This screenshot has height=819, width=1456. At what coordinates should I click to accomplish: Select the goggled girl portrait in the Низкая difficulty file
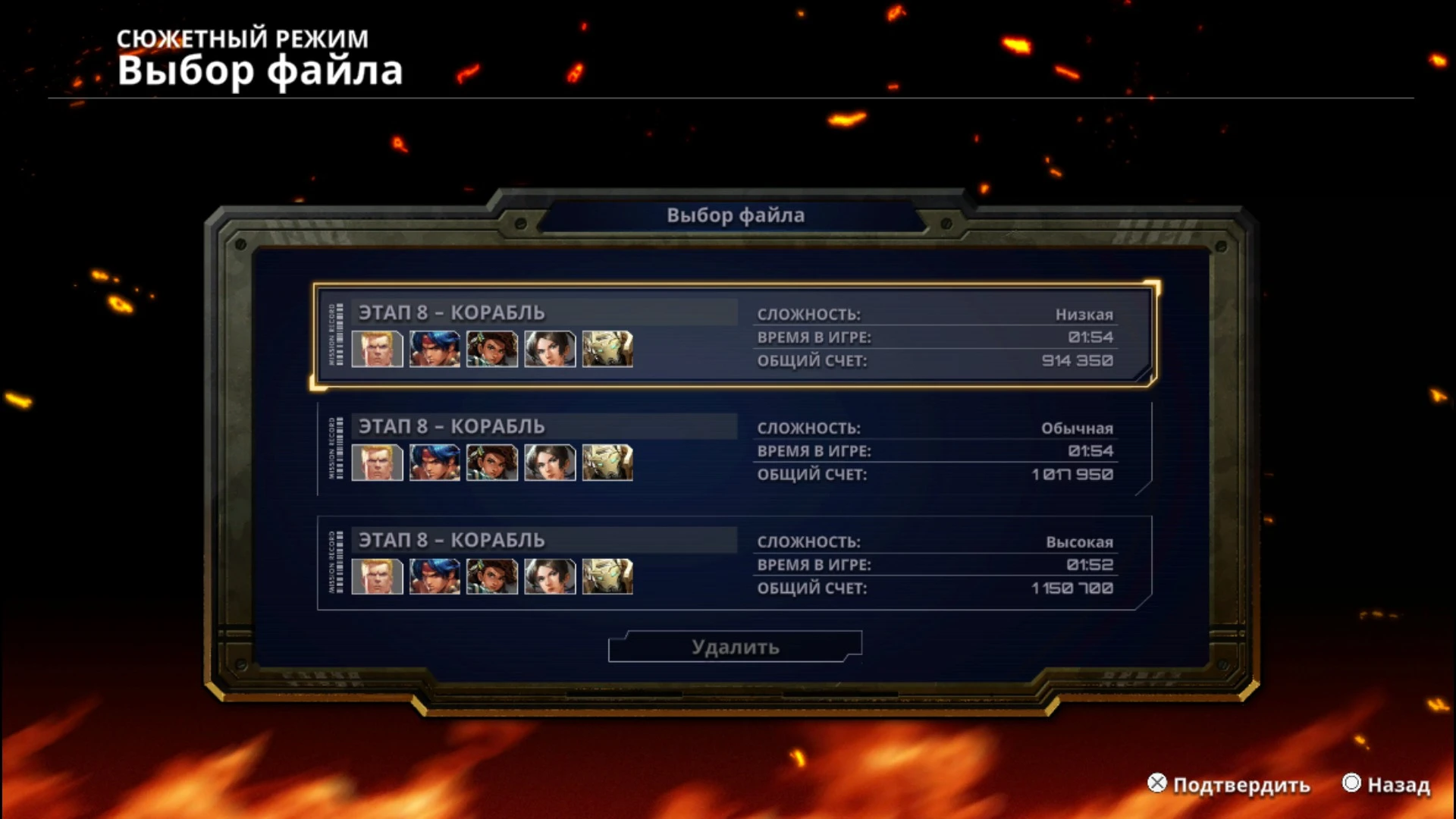tap(492, 349)
